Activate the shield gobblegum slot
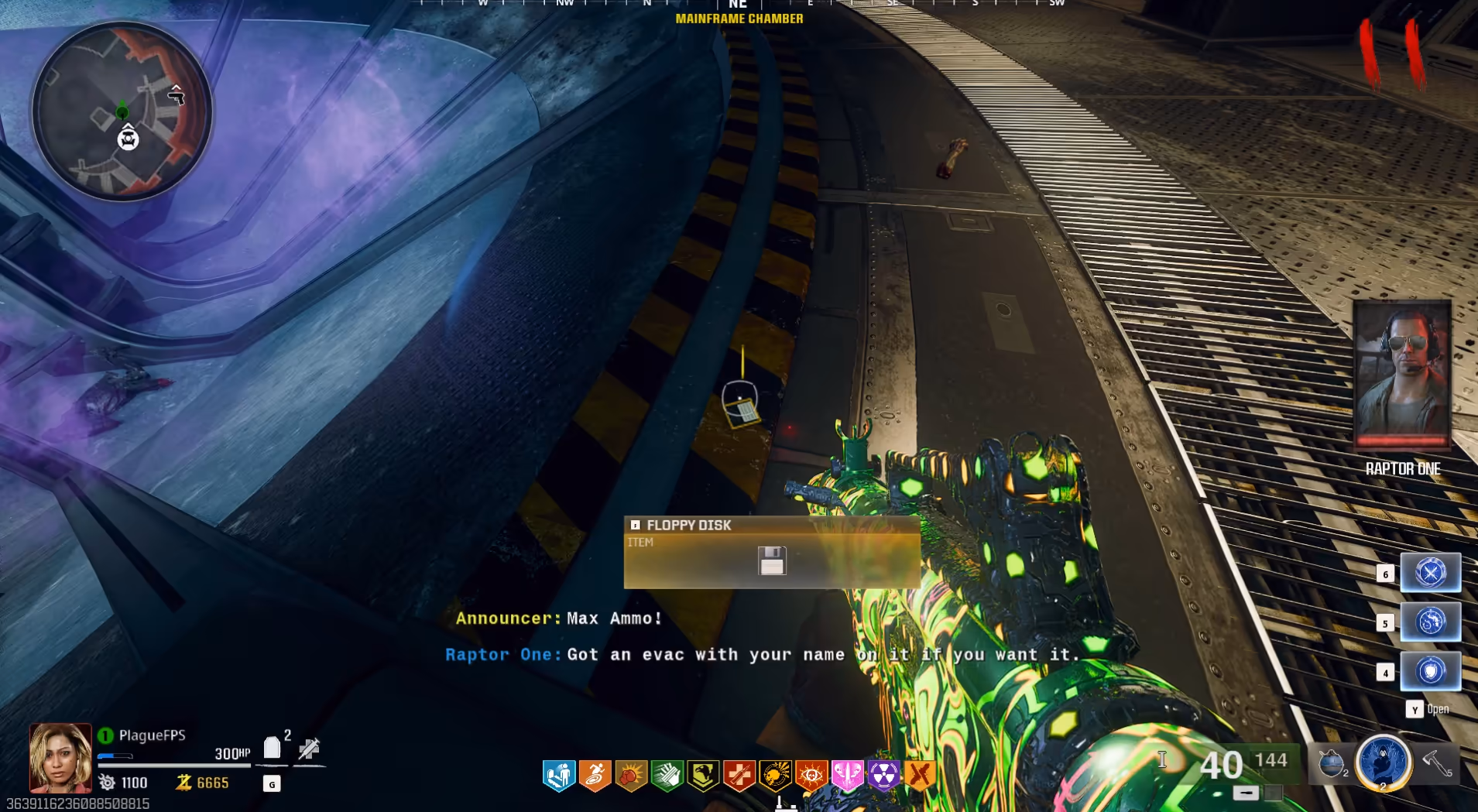This screenshot has height=812, width=1478. click(1430, 671)
